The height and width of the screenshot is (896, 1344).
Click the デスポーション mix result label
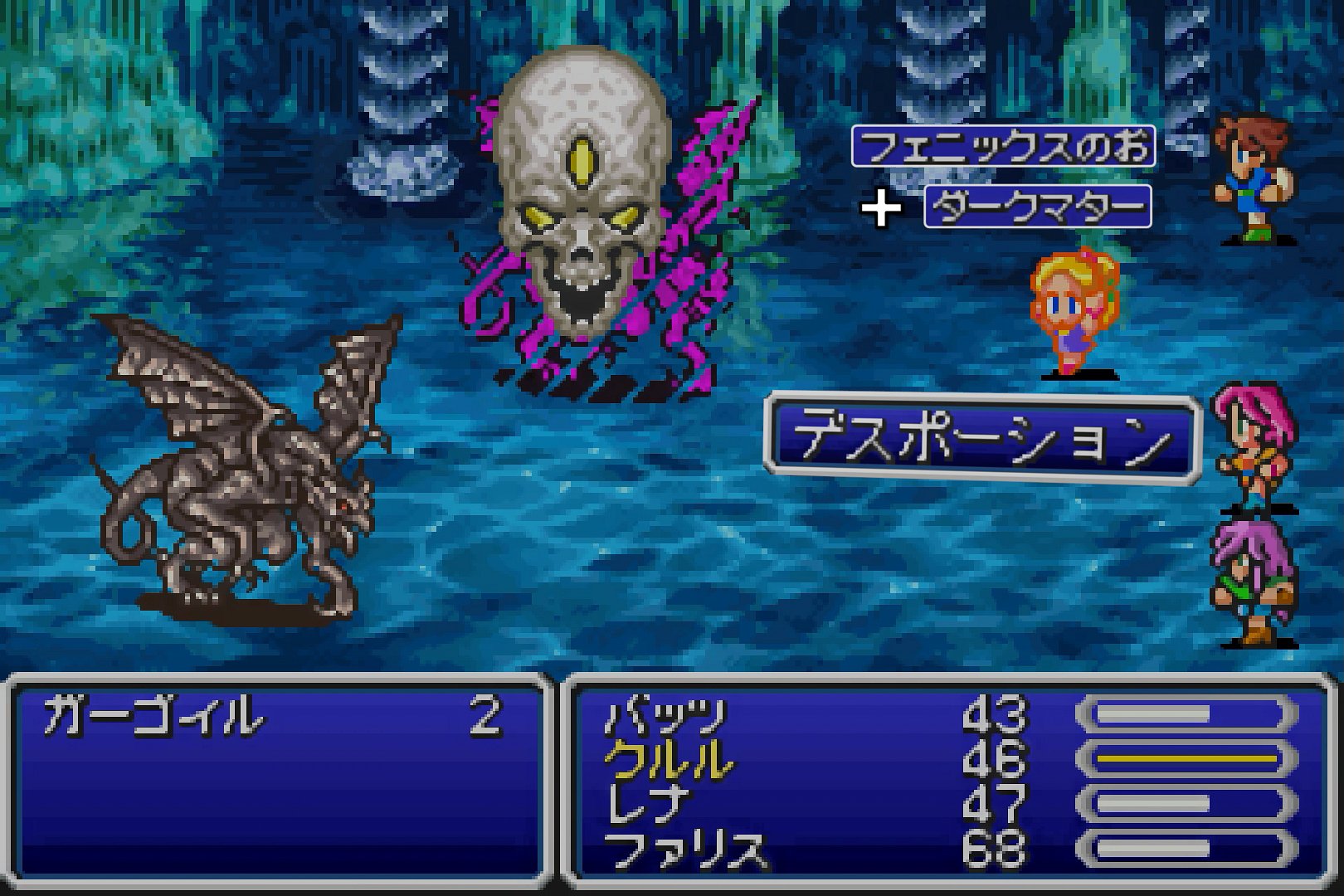click(x=981, y=440)
